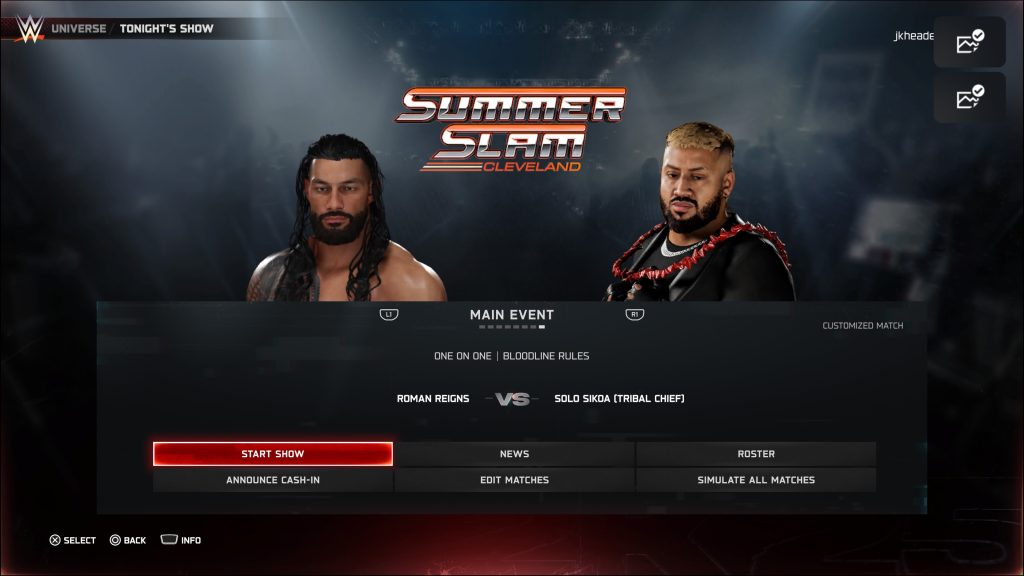This screenshot has width=1024, height=576.
Task: Start the SummerSlam show
Action: pos(272,454)
